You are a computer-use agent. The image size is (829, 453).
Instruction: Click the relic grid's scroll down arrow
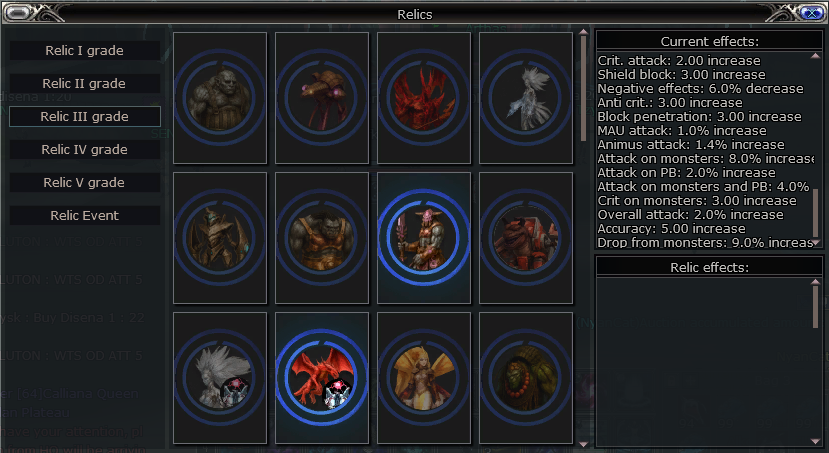pyautogui.click(x=584, y=441)
